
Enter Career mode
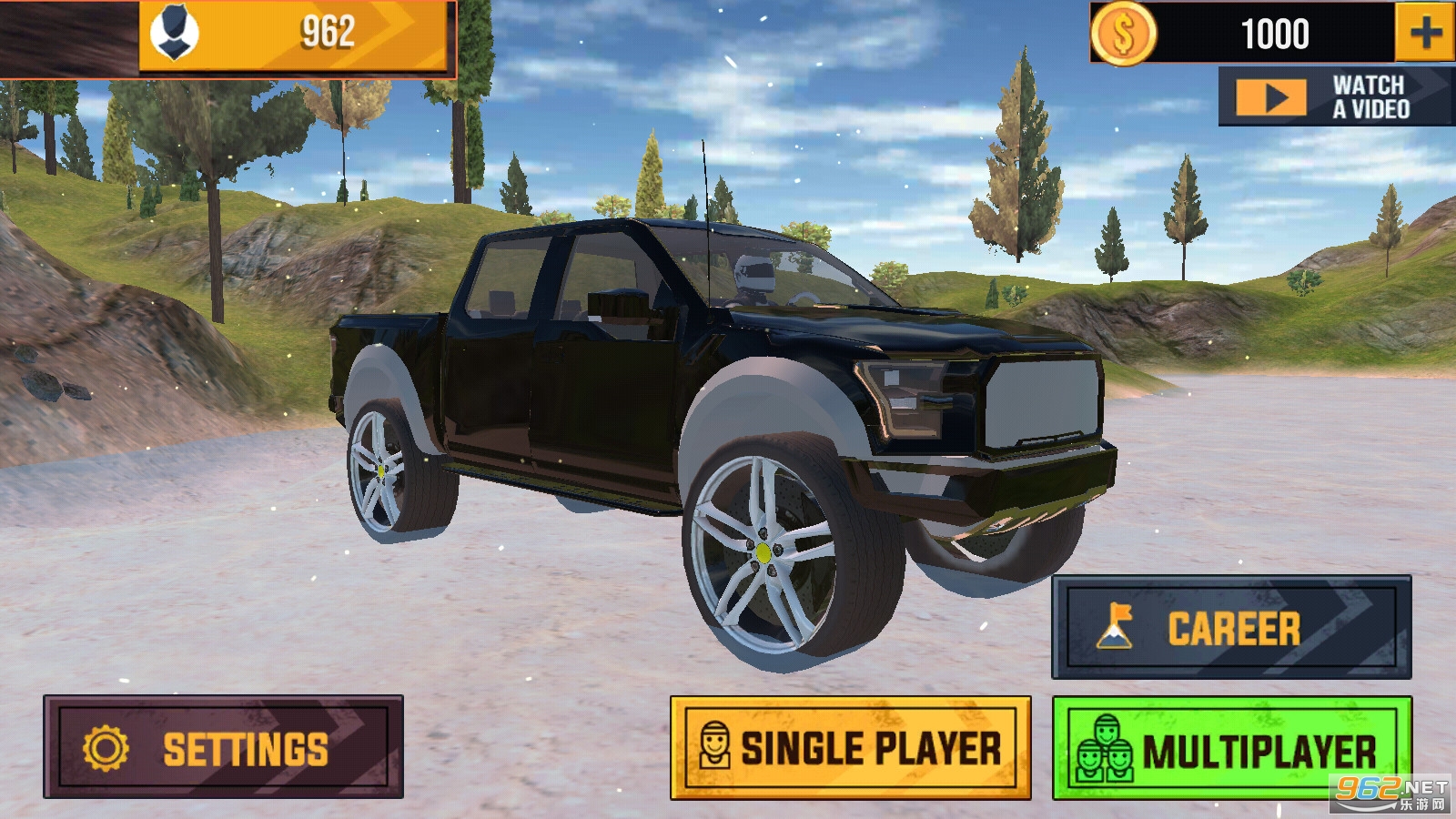click(1231, 627)
